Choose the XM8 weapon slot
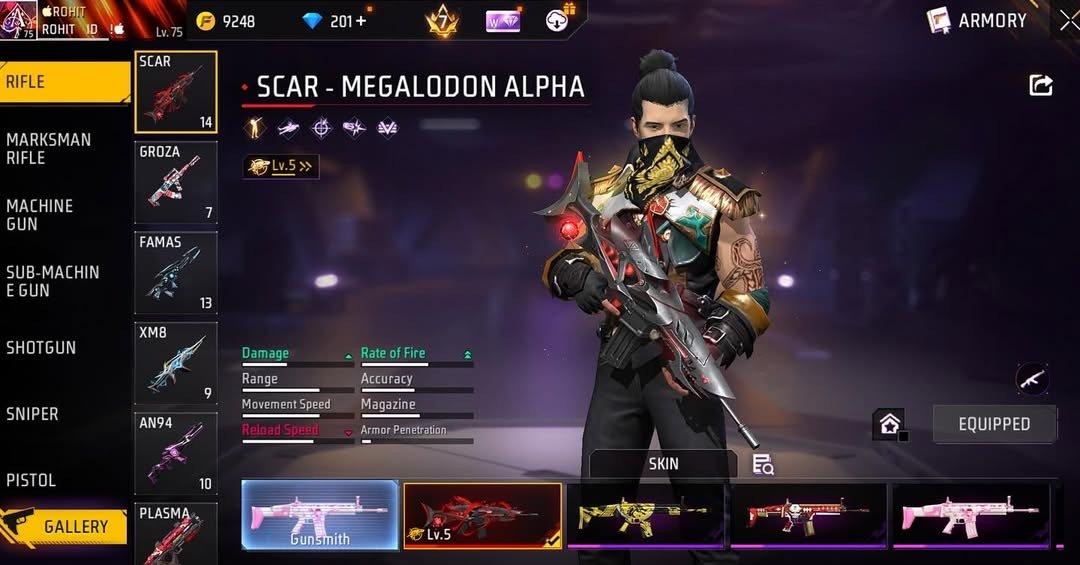The image size is (1080, 565). click(x=176, y=363)
